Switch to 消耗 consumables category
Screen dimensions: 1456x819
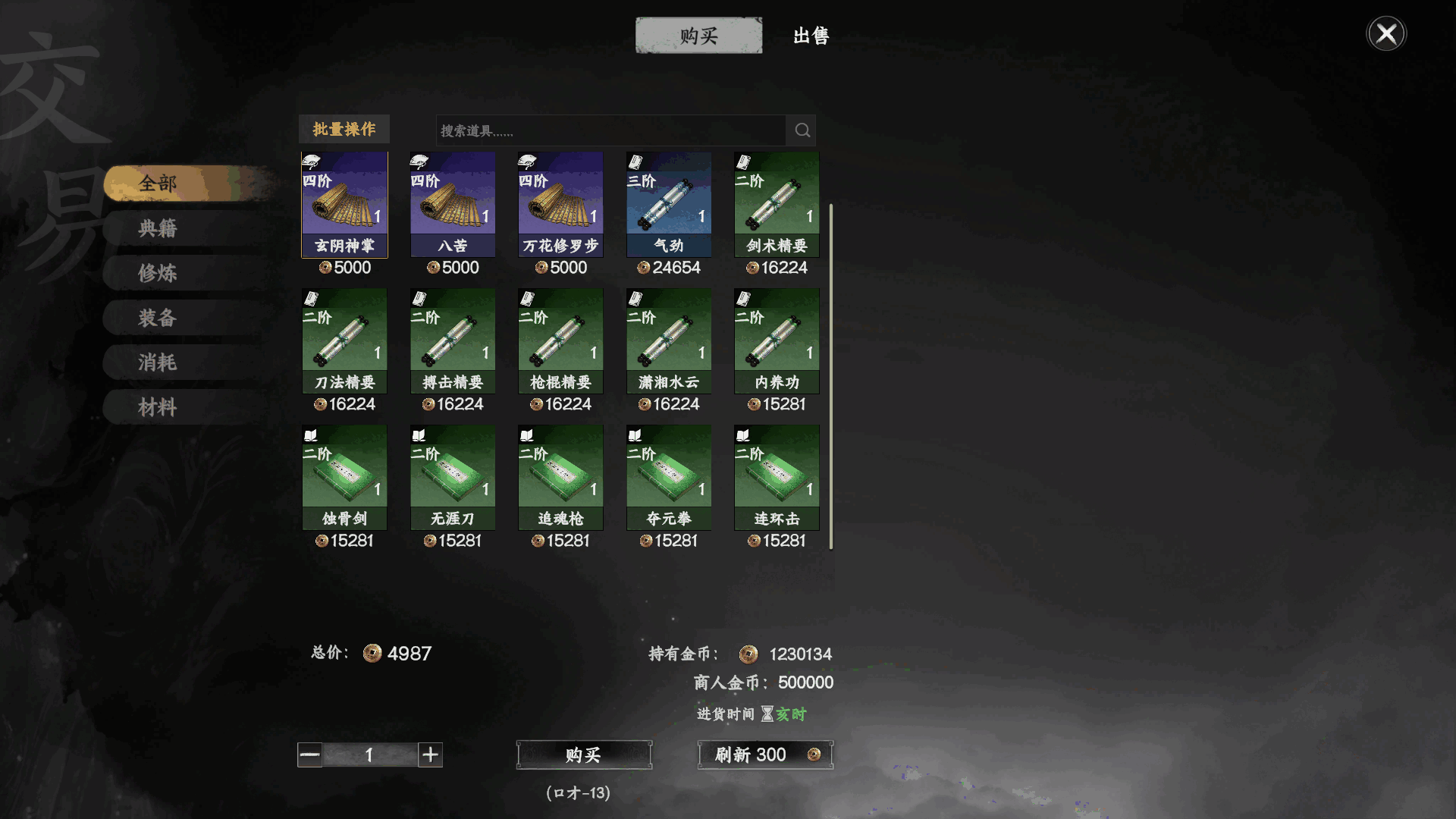[158, 362]
